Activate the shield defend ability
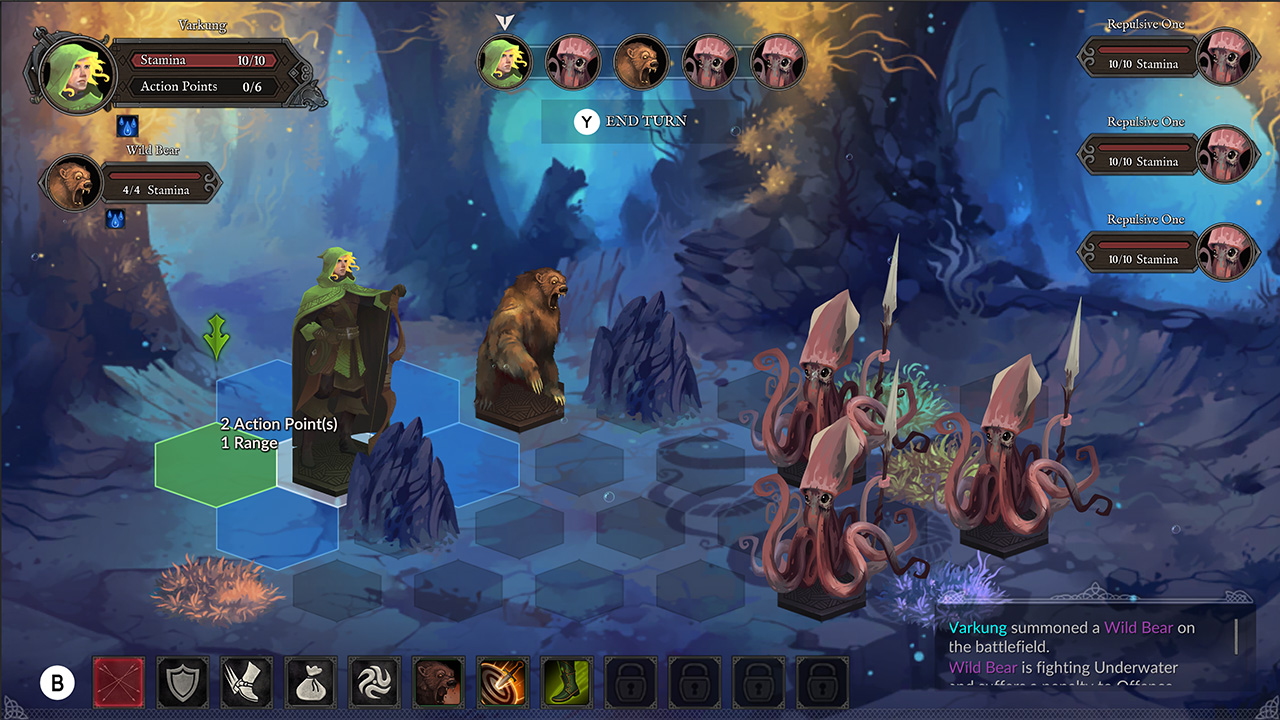1280x720 pixels. (182, 683)
